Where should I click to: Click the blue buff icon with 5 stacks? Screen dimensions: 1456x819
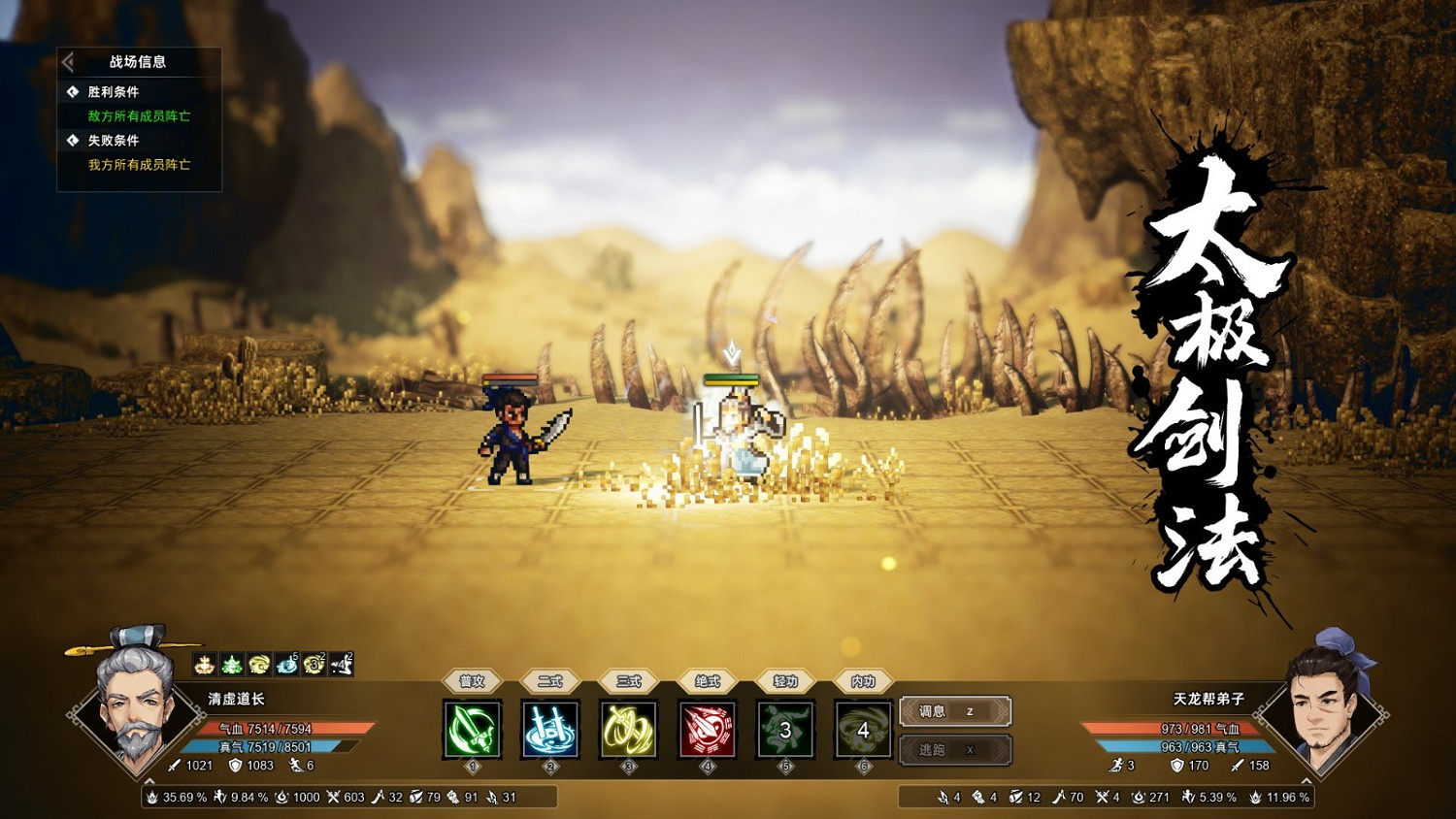coord(286,663)
